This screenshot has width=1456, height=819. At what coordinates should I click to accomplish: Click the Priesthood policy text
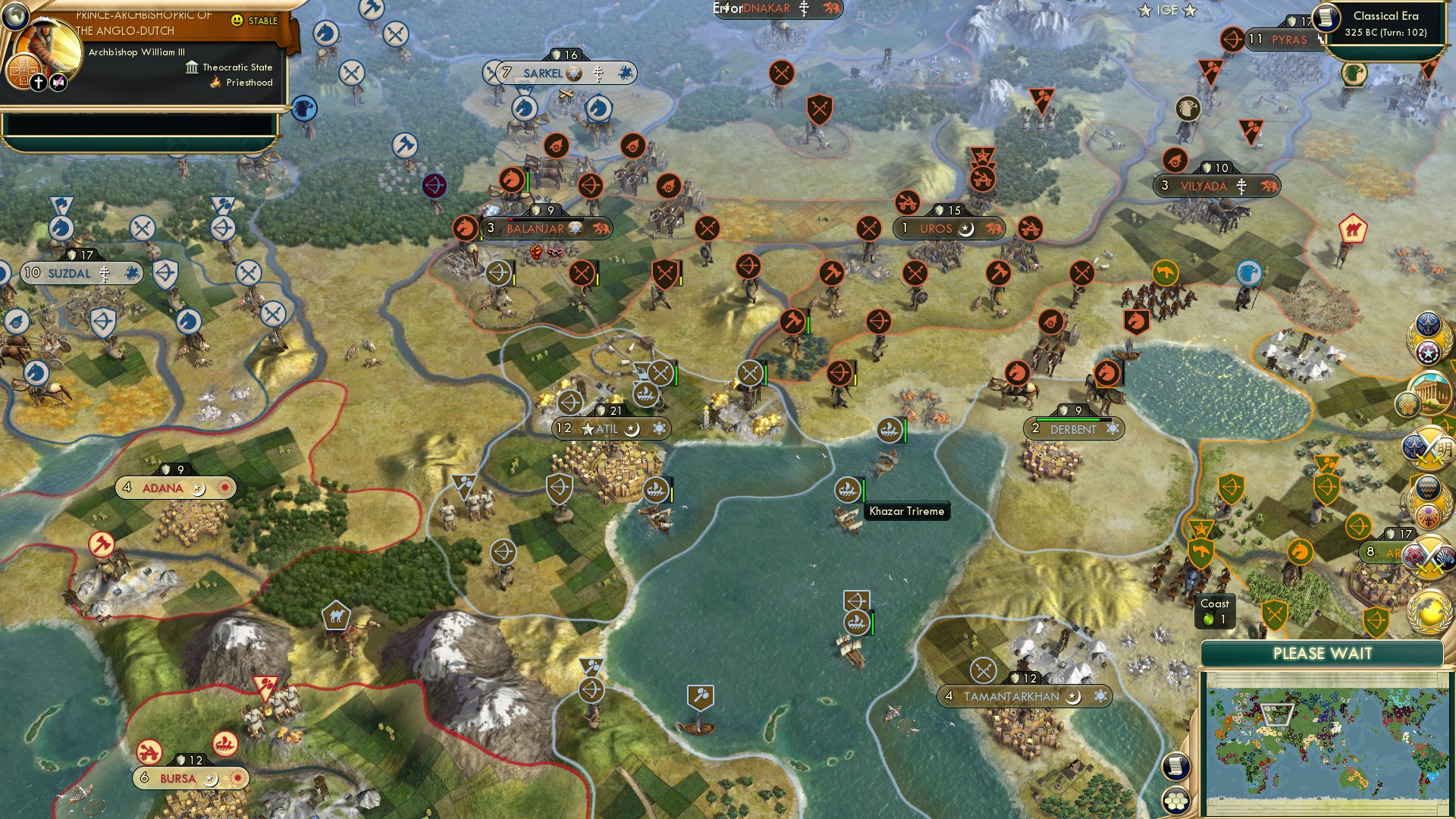[x=250, y=82]
